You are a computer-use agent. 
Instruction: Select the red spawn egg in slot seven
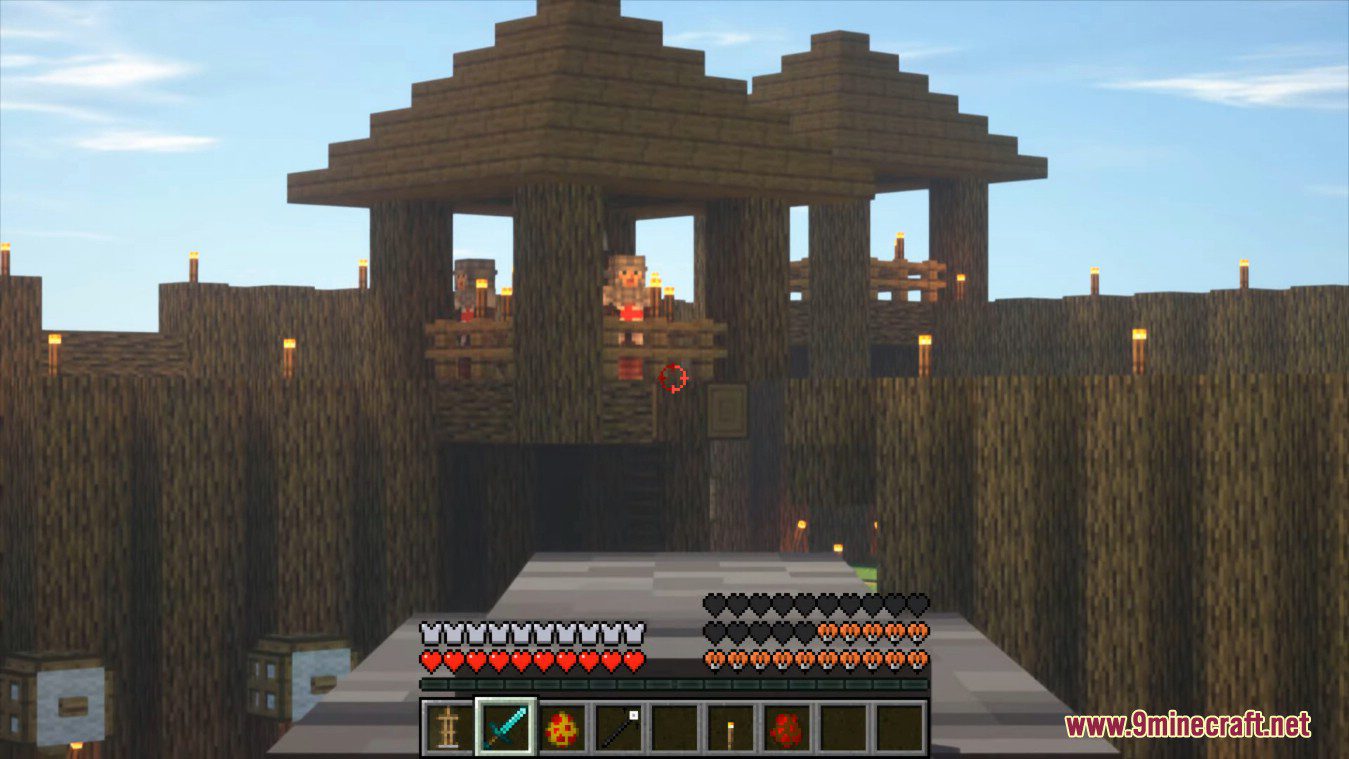coord(785,727)
